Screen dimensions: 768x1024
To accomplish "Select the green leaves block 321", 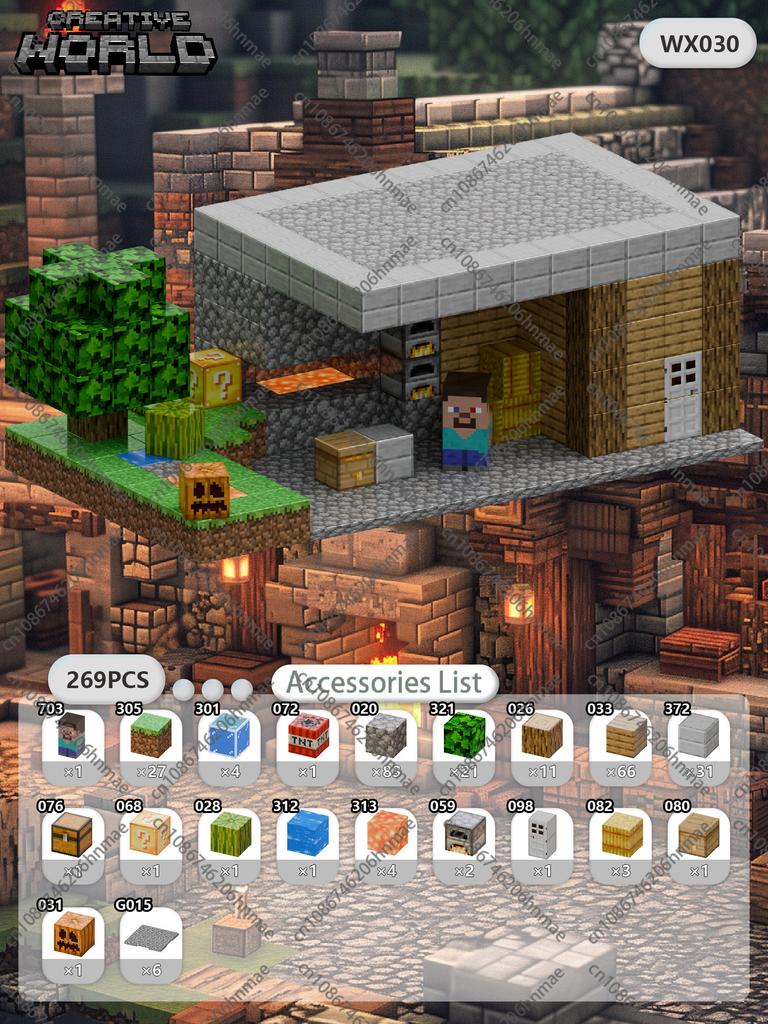I will (x=464, y=737).
